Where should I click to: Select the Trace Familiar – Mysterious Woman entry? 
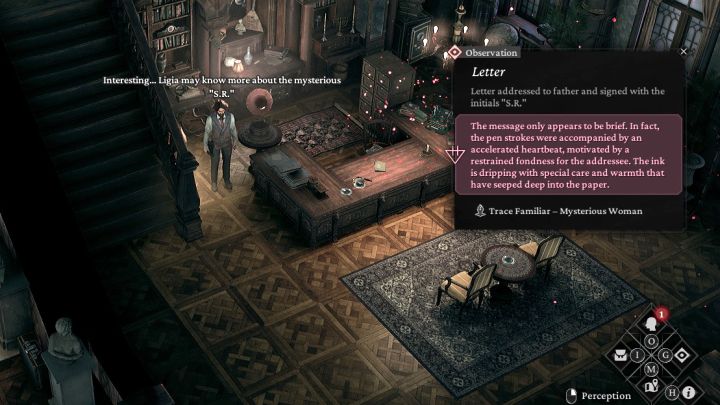[558, 211]
